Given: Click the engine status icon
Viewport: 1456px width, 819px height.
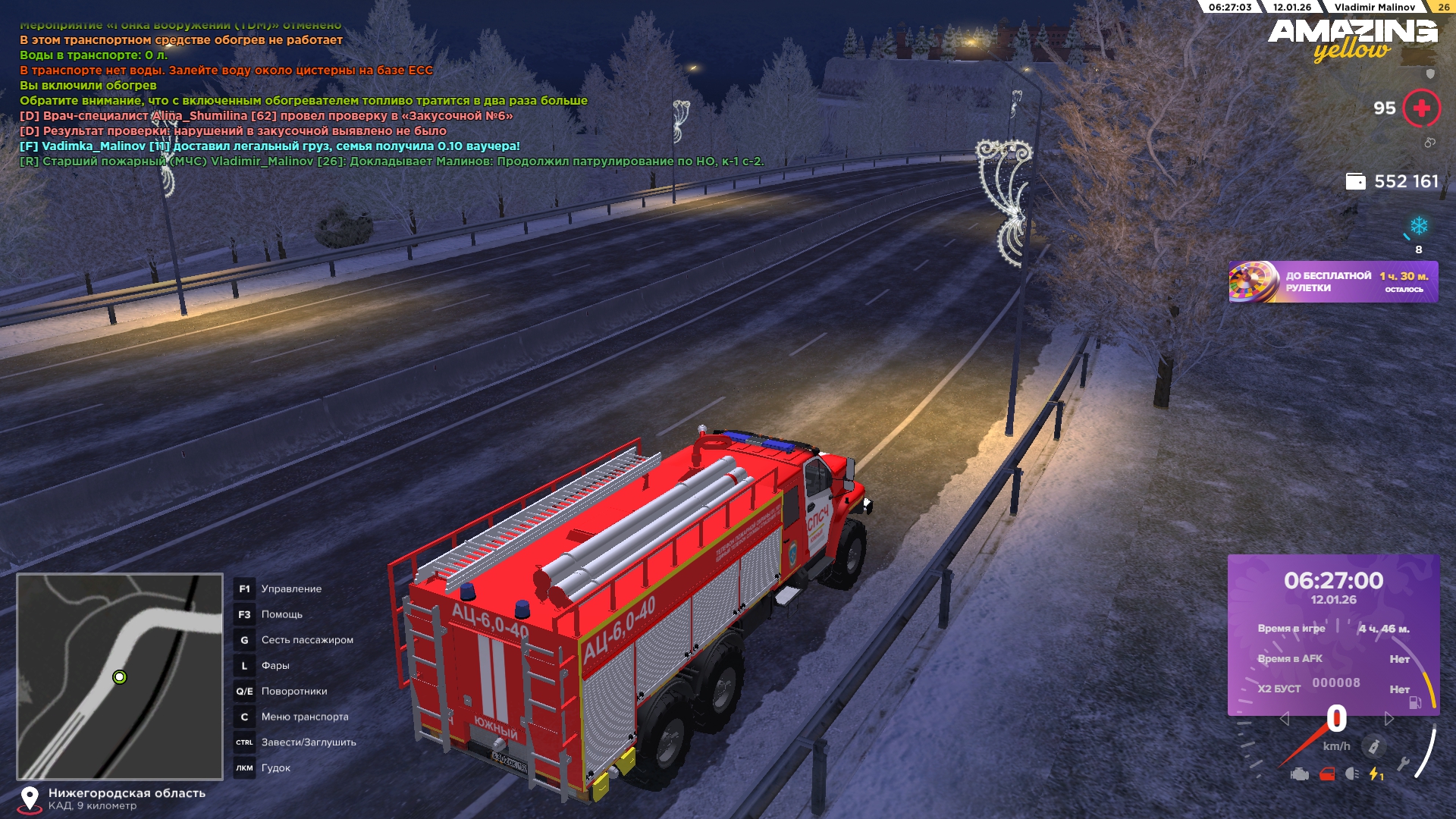Looking at the screenshot, I should 1300,774.
